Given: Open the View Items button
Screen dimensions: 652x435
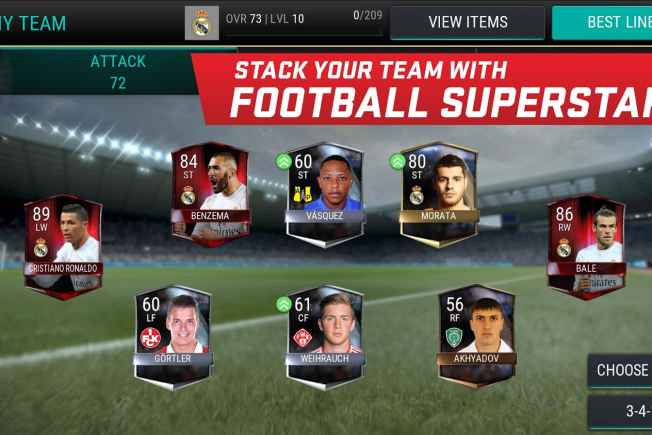Looking at the screenshot, I should click(x=467, y=22).
